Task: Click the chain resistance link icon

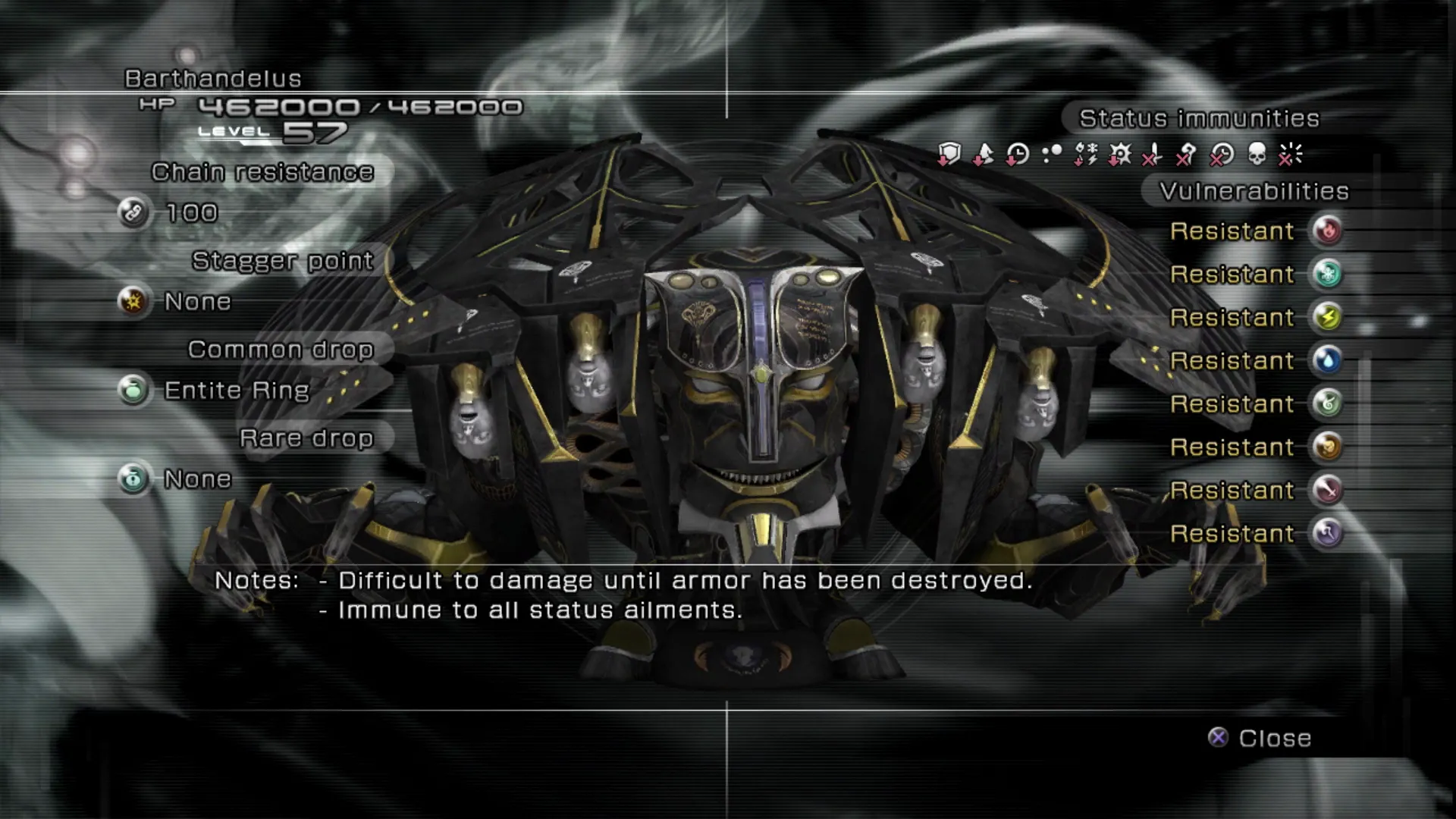Action: [x=133, y=213]
